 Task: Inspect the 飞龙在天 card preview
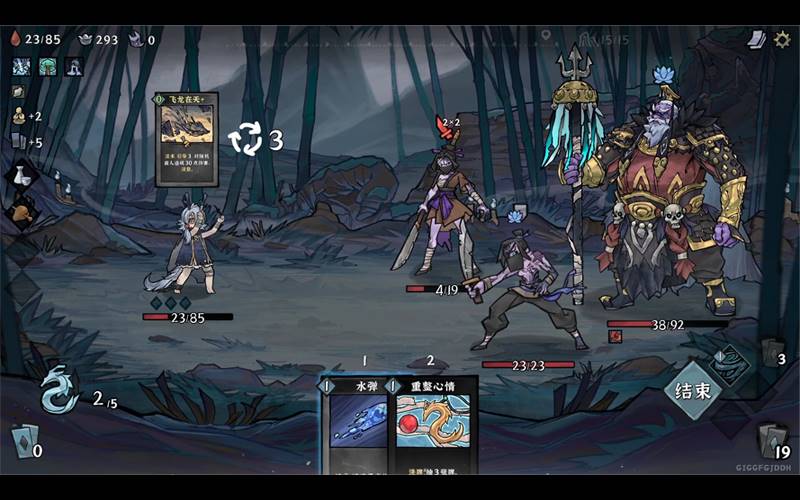point(188,138)
